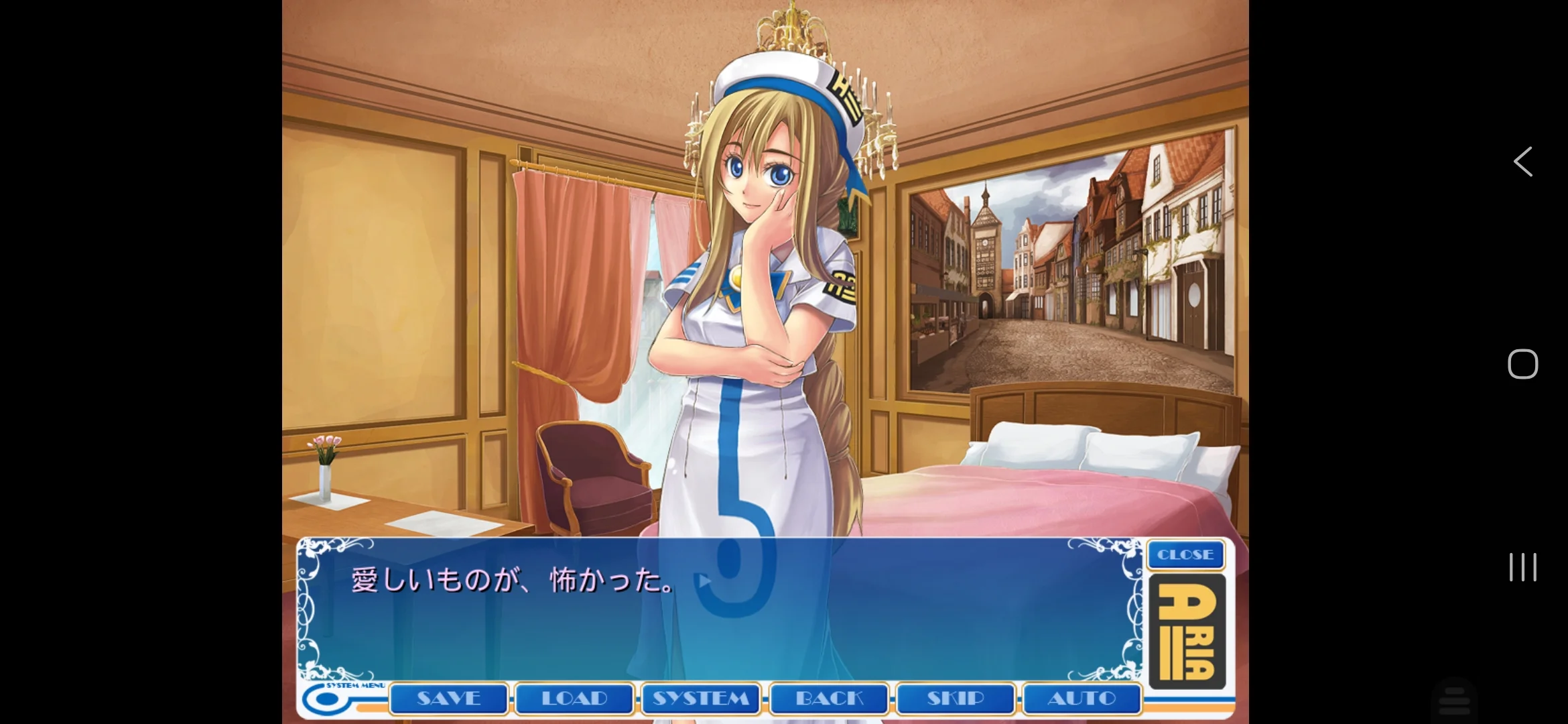Viewport: 1568px width, 724px height.
Task: Tap the Android back navigation arrow
Action: [1523, 161]
